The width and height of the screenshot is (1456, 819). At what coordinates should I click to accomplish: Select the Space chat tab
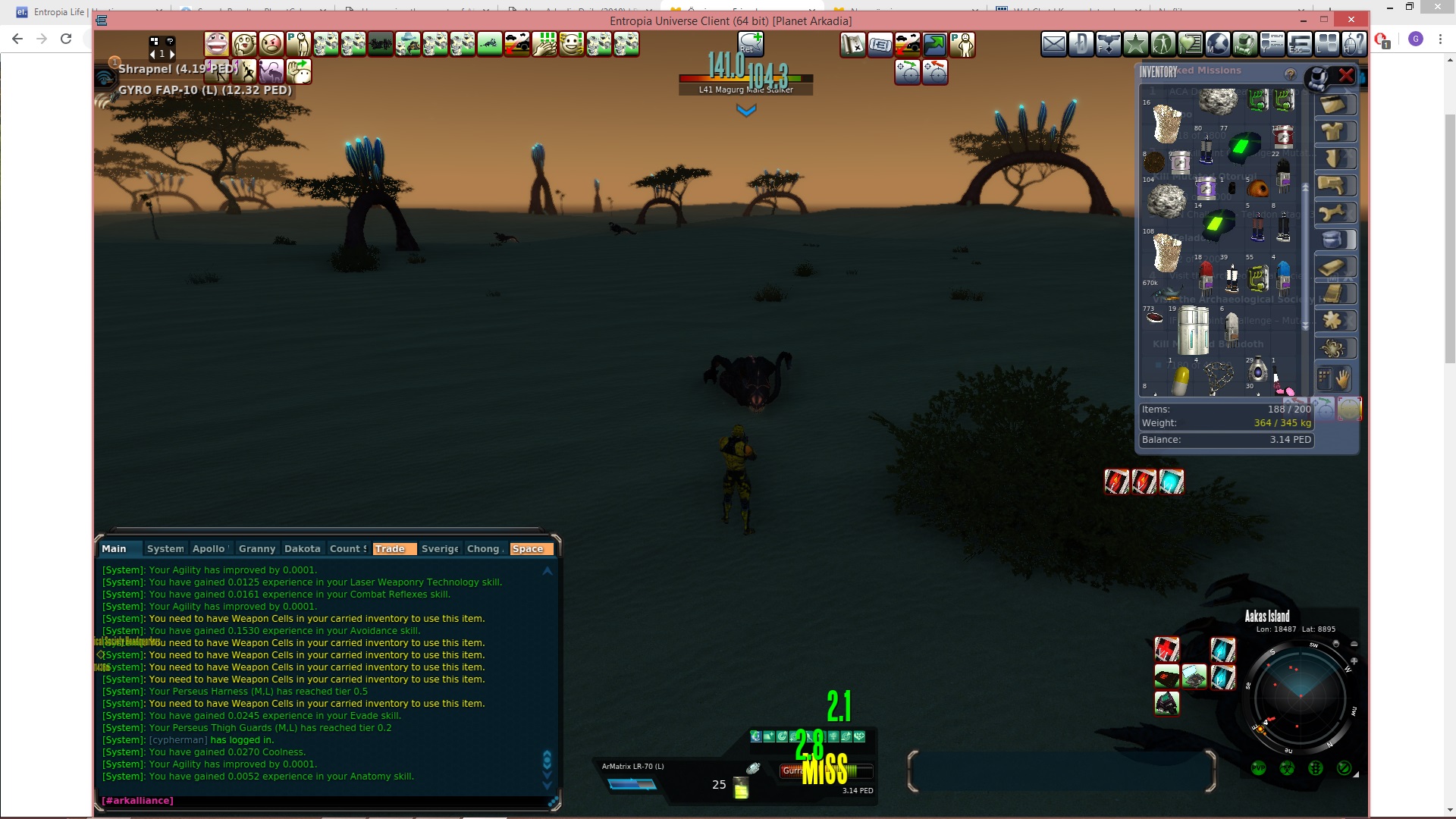pos(528,549)
